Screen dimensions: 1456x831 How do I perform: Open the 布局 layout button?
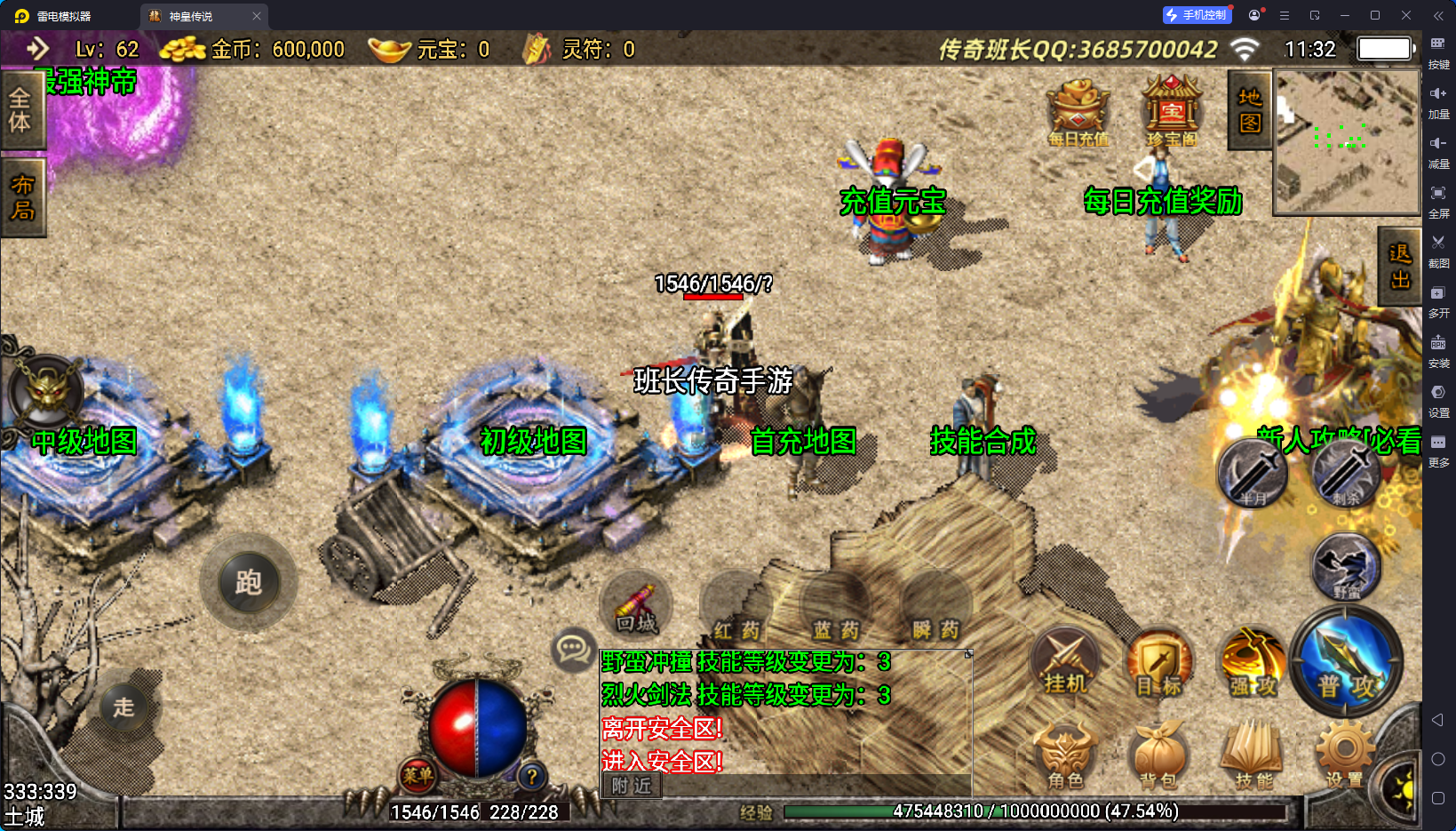[x=22, y=197]
